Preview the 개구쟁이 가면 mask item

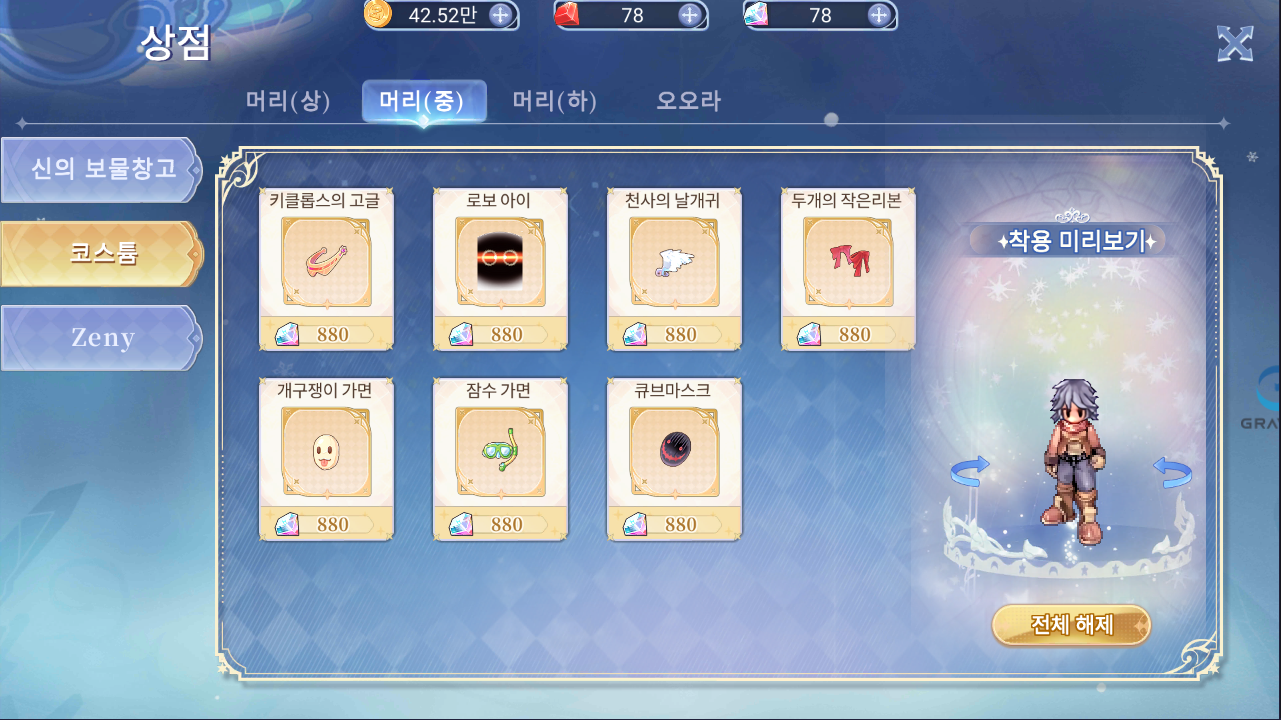pyautogui.click(x=326, y=458)
